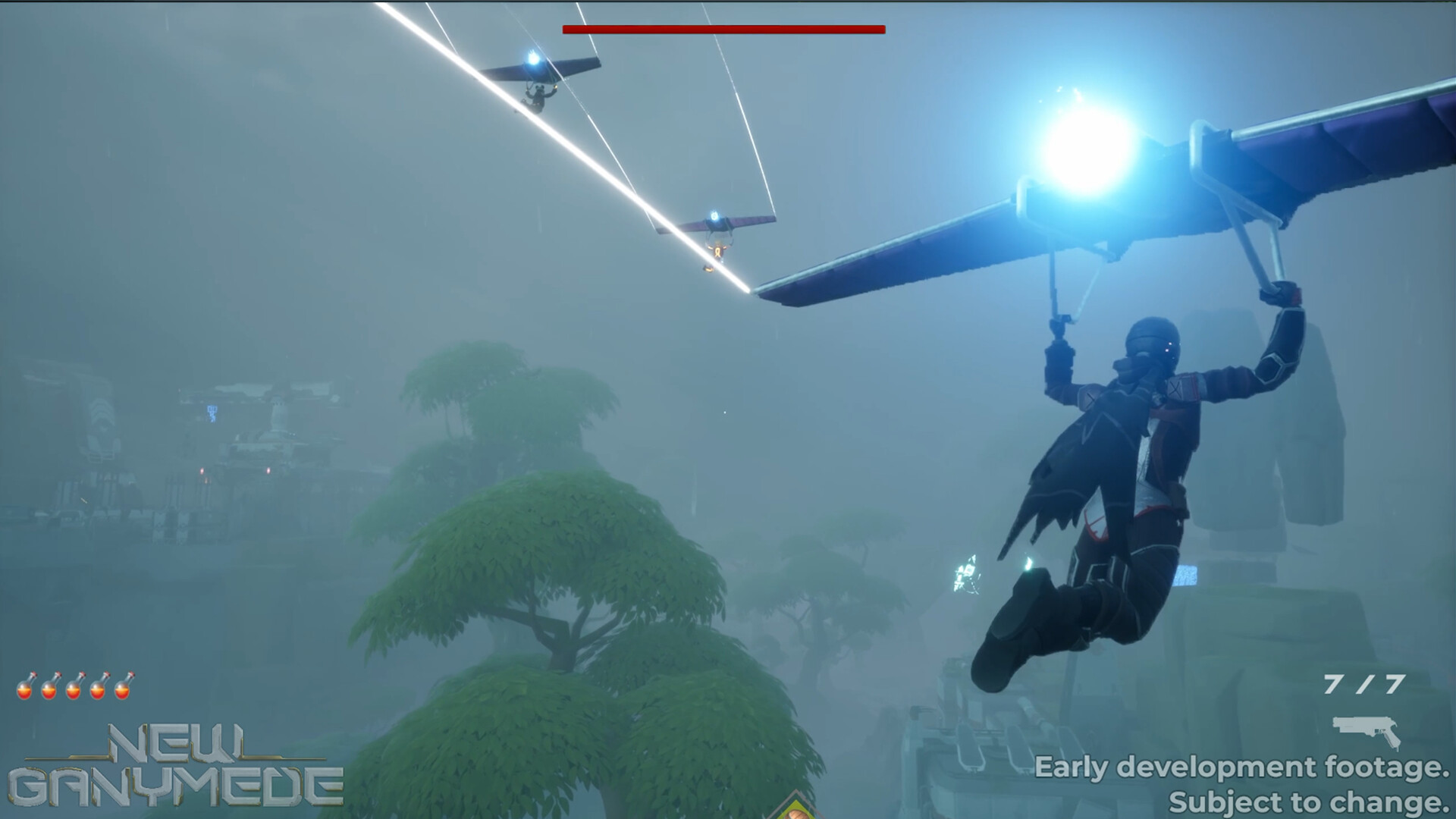Click the red boss health bar at top
This screenshot has width=1456, height=819.
723,30
